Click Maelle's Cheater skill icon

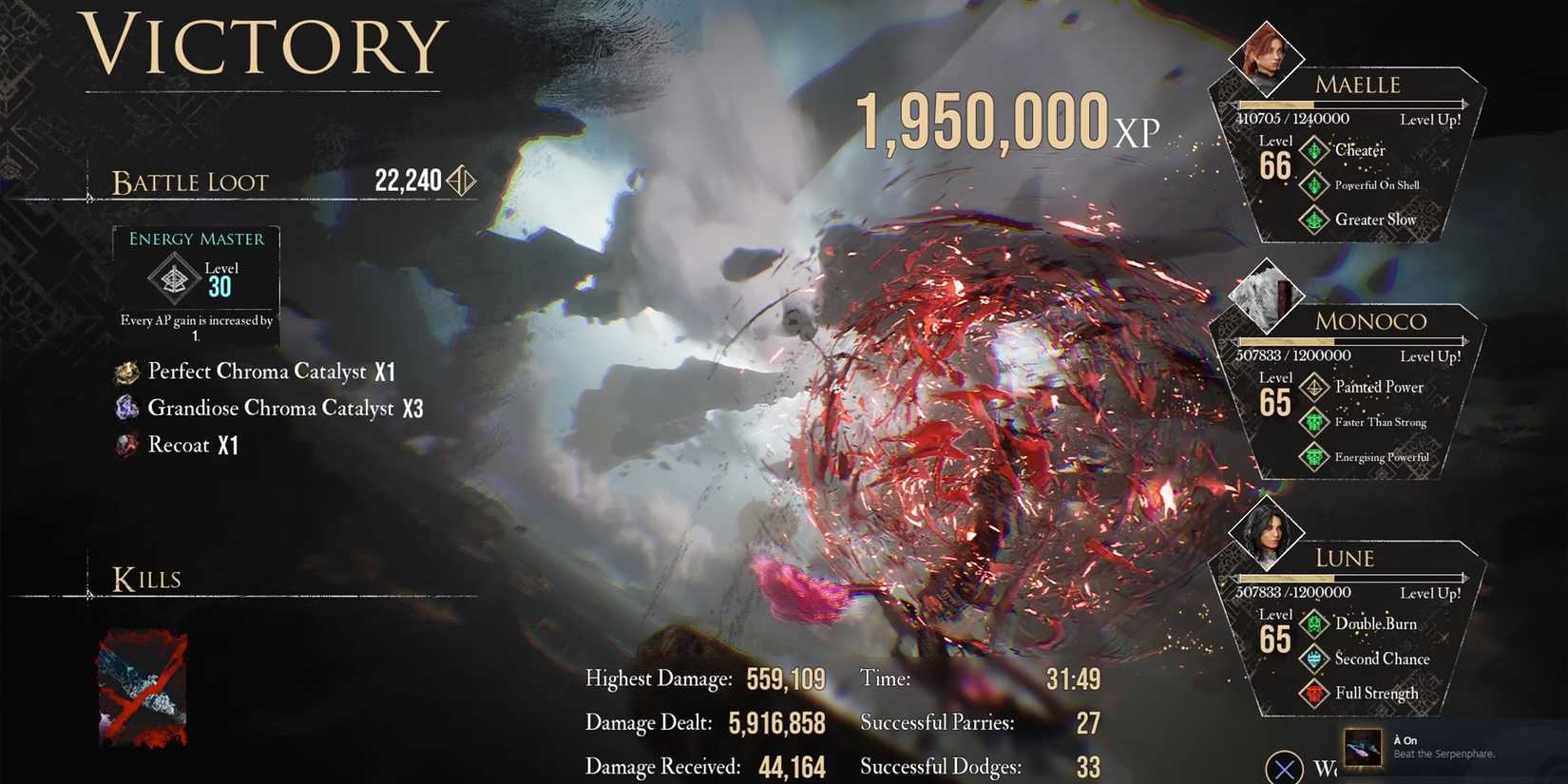[1315, 150]
